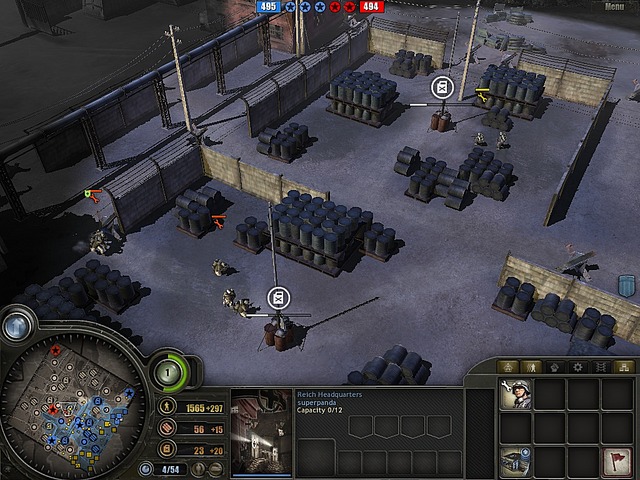
Task: Click the population cap 4/54 icon
Action: pos(147,469)
